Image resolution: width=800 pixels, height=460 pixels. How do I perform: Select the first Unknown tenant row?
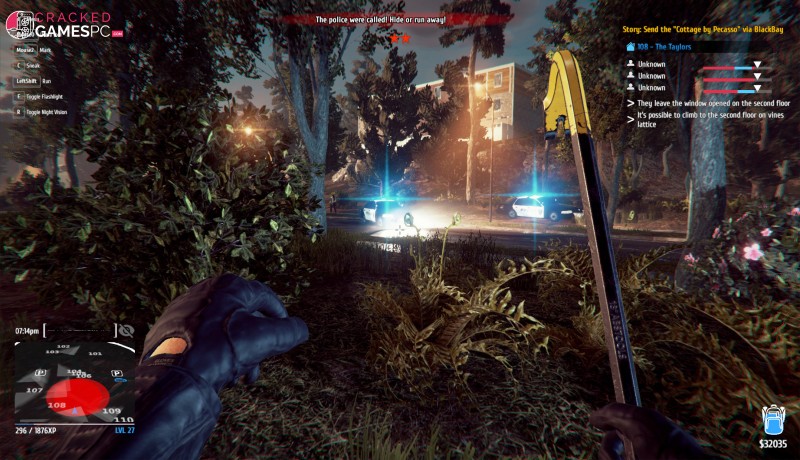(x=652, y=63)
